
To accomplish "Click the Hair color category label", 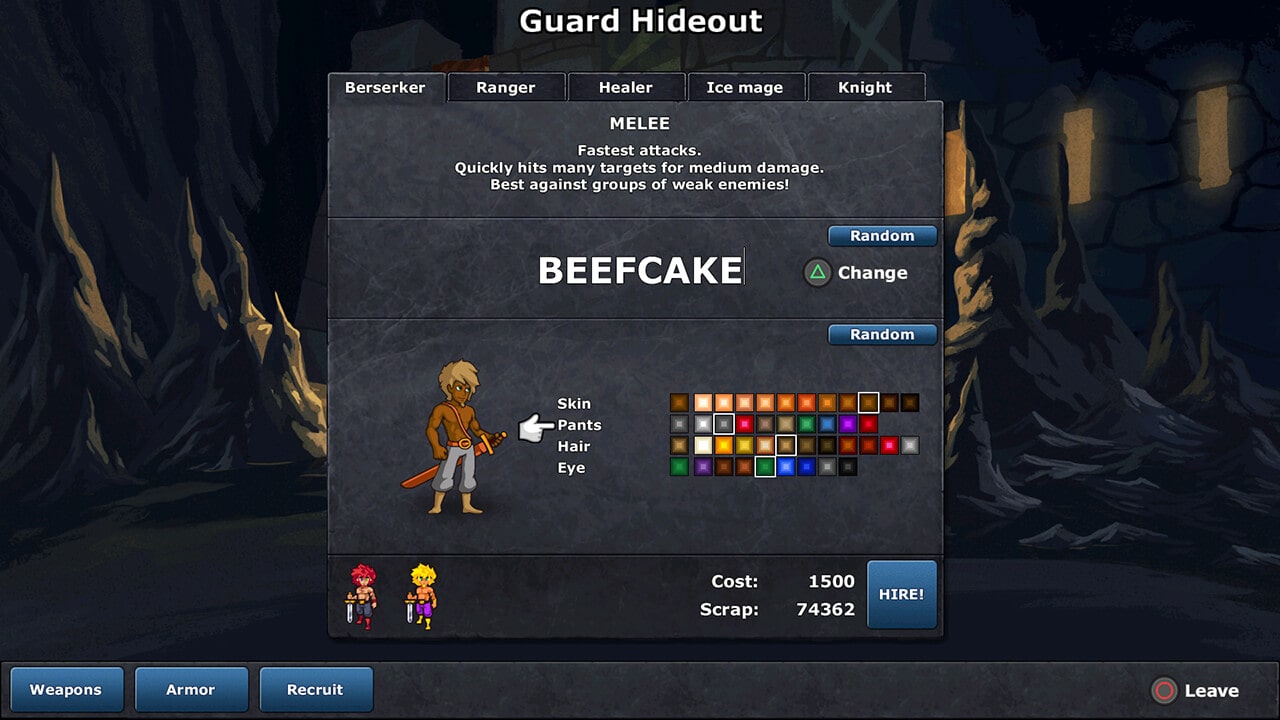I will pyautogui.click(x=573, y=446).
